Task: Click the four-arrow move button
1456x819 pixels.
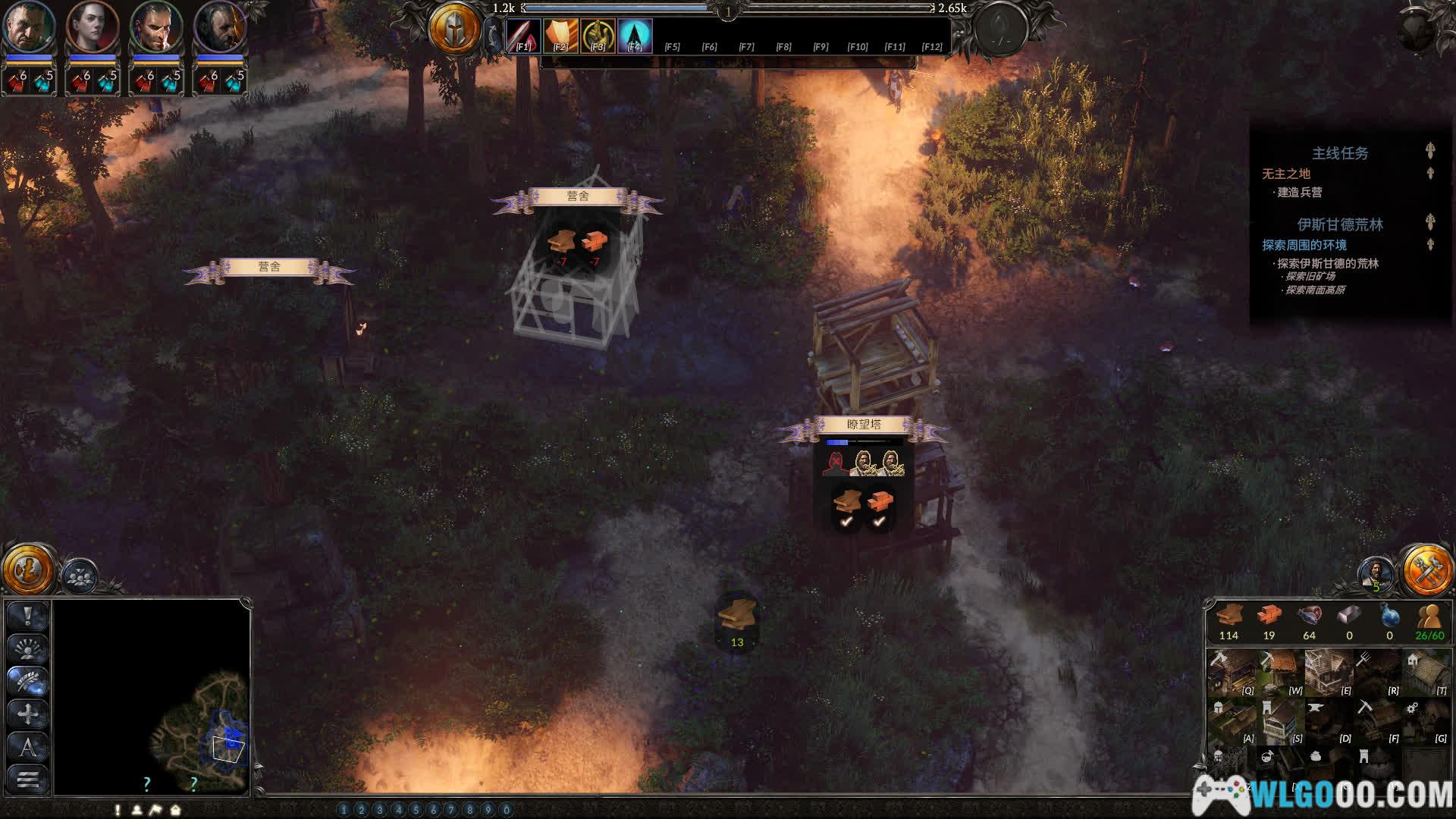Action: pyautogui.click(x=28, y=714)
